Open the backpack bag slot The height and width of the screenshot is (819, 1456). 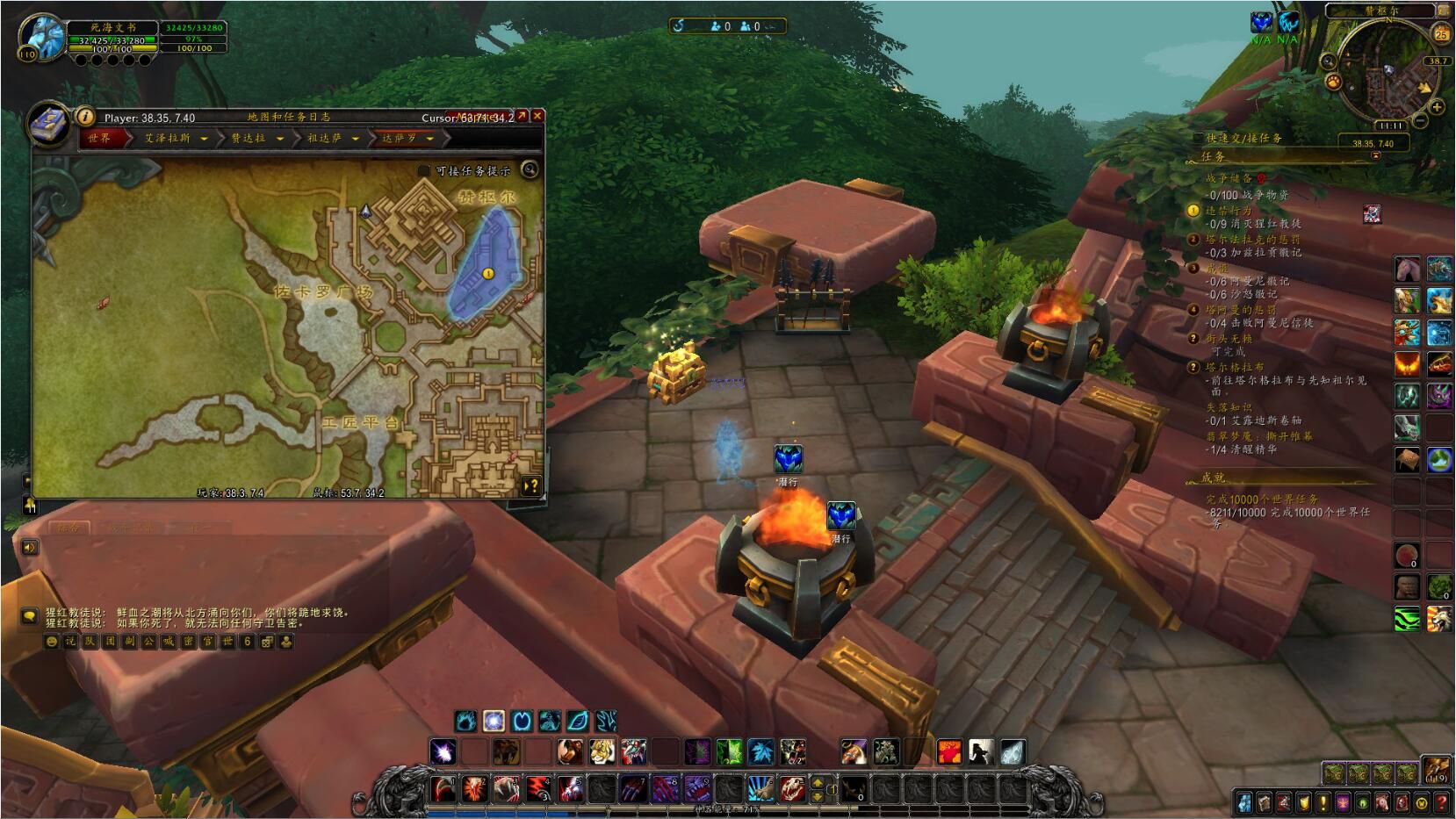click(x=1437, y=770)
